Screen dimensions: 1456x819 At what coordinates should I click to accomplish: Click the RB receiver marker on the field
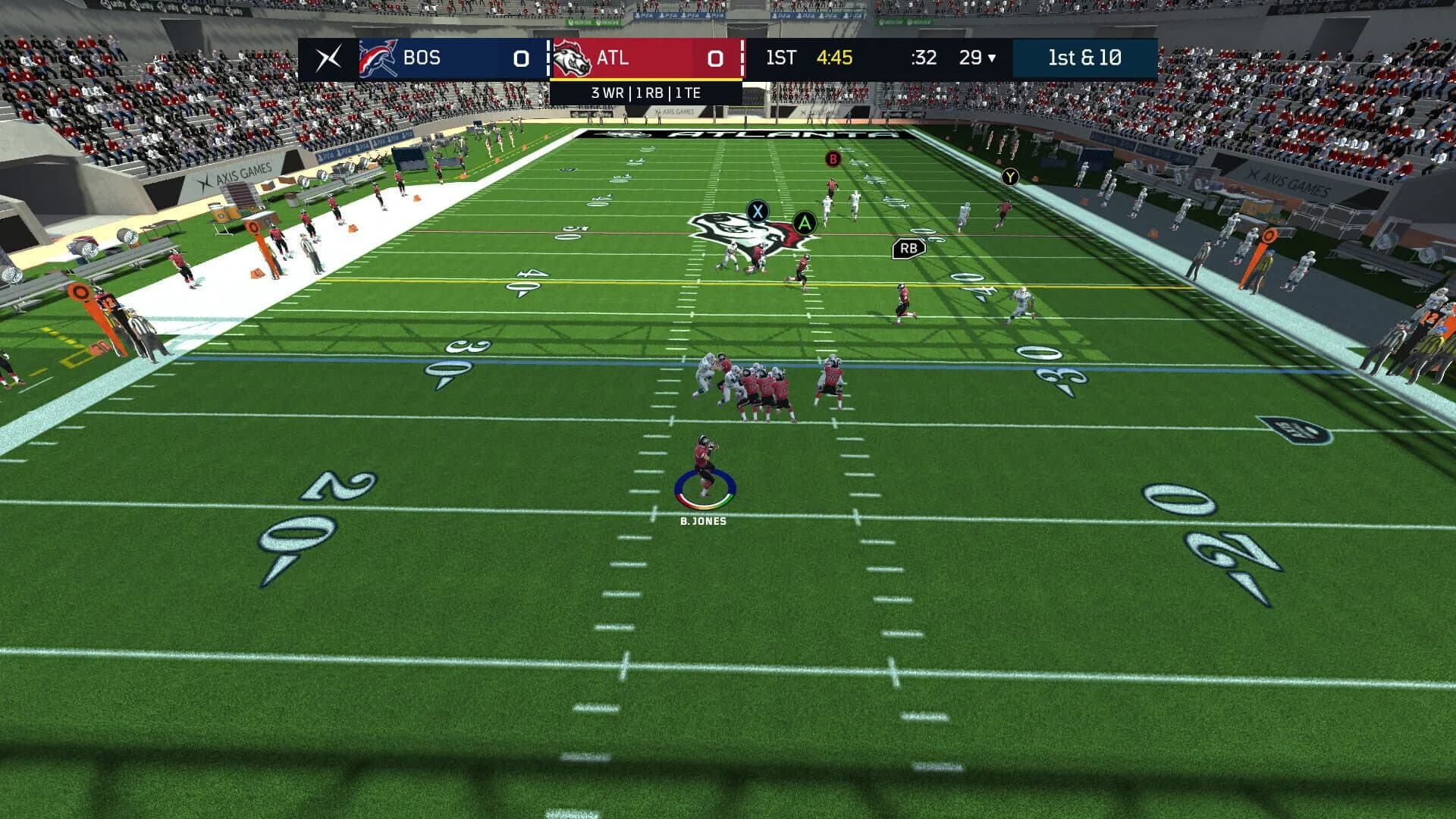pos(908,247)
